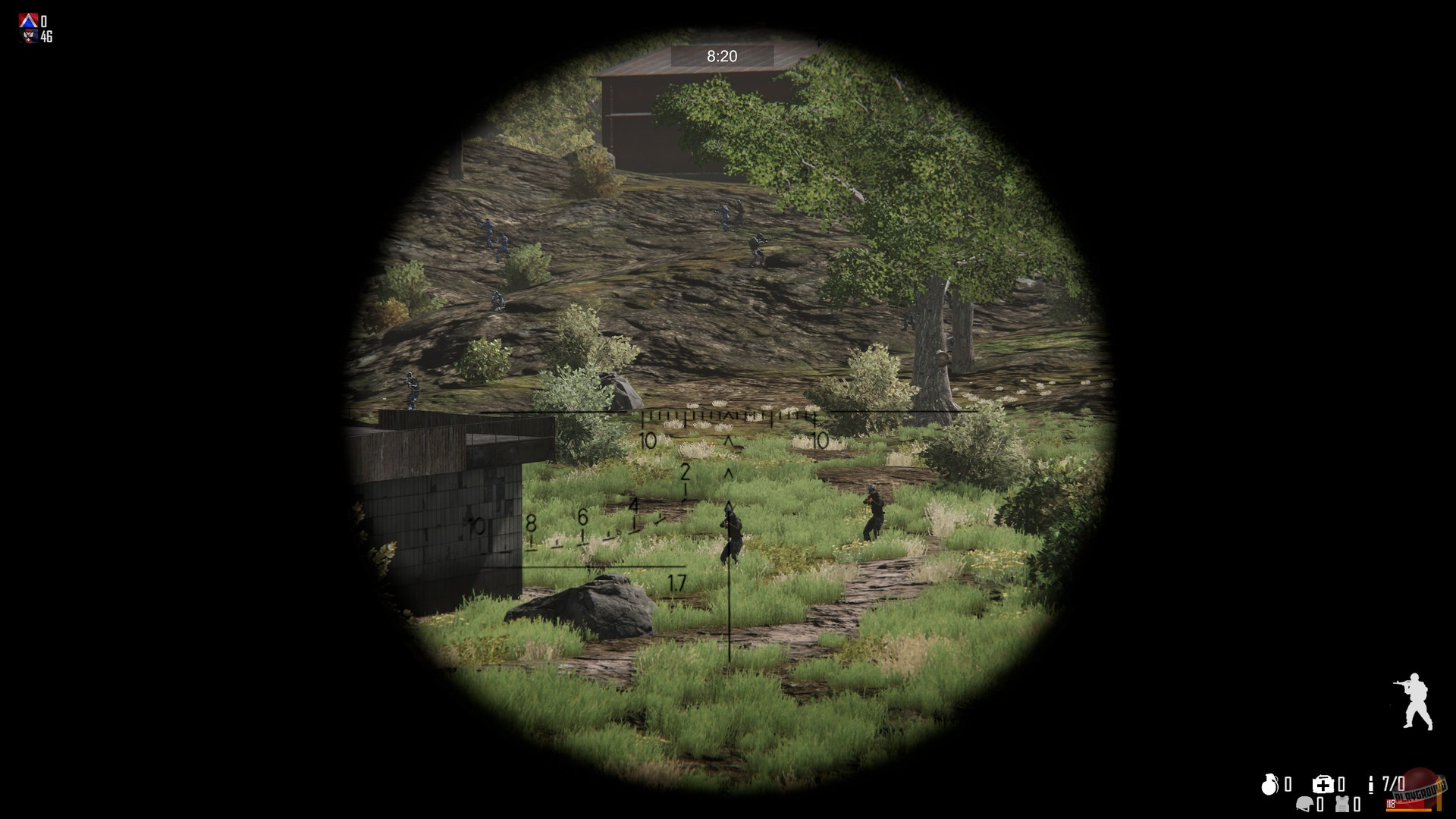
Task: Select the timer bar at top of scope
Action: pyautogui.click(x=720, y=55)
